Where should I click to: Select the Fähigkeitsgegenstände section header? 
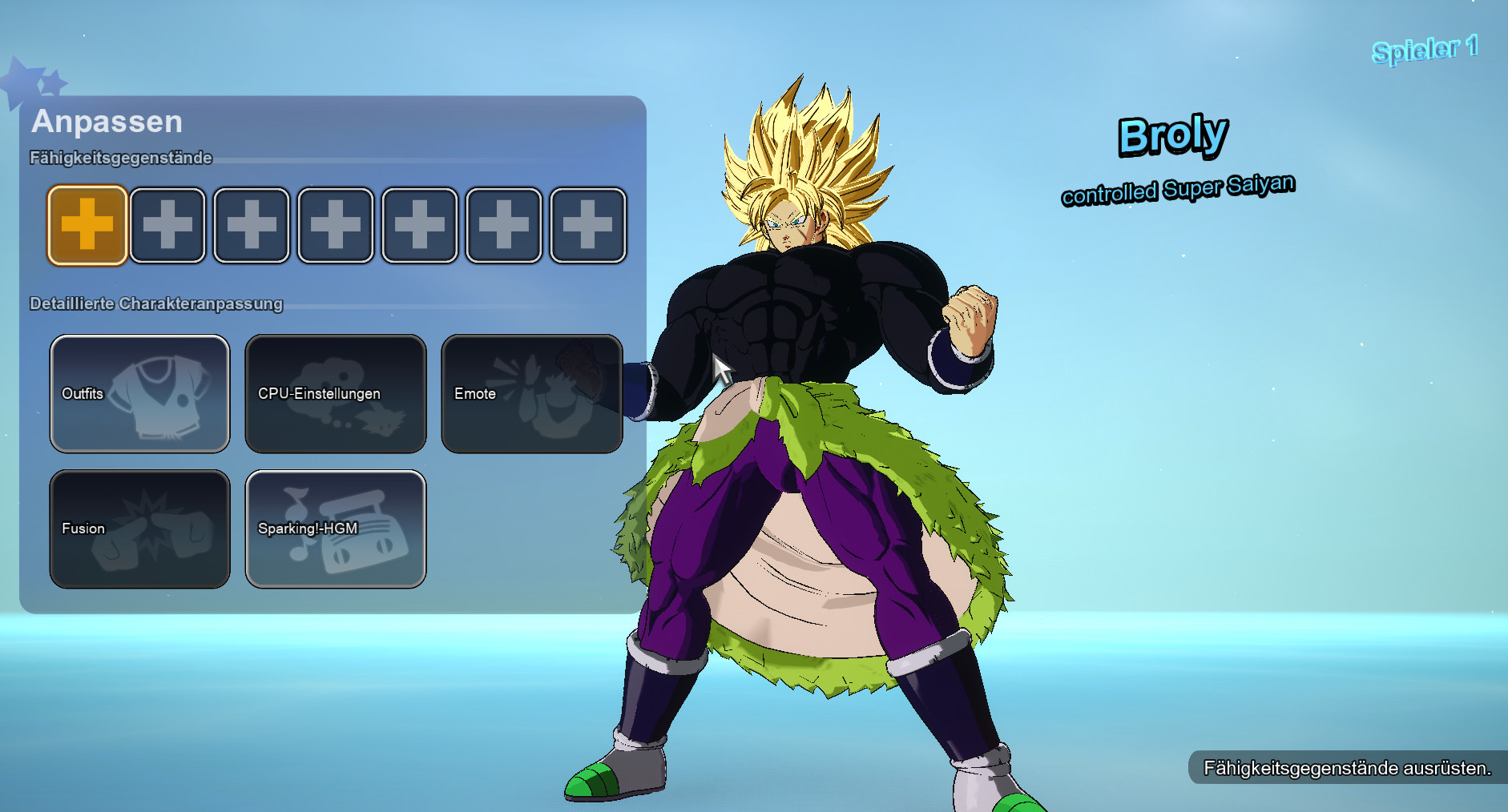(x=119, y=158)
